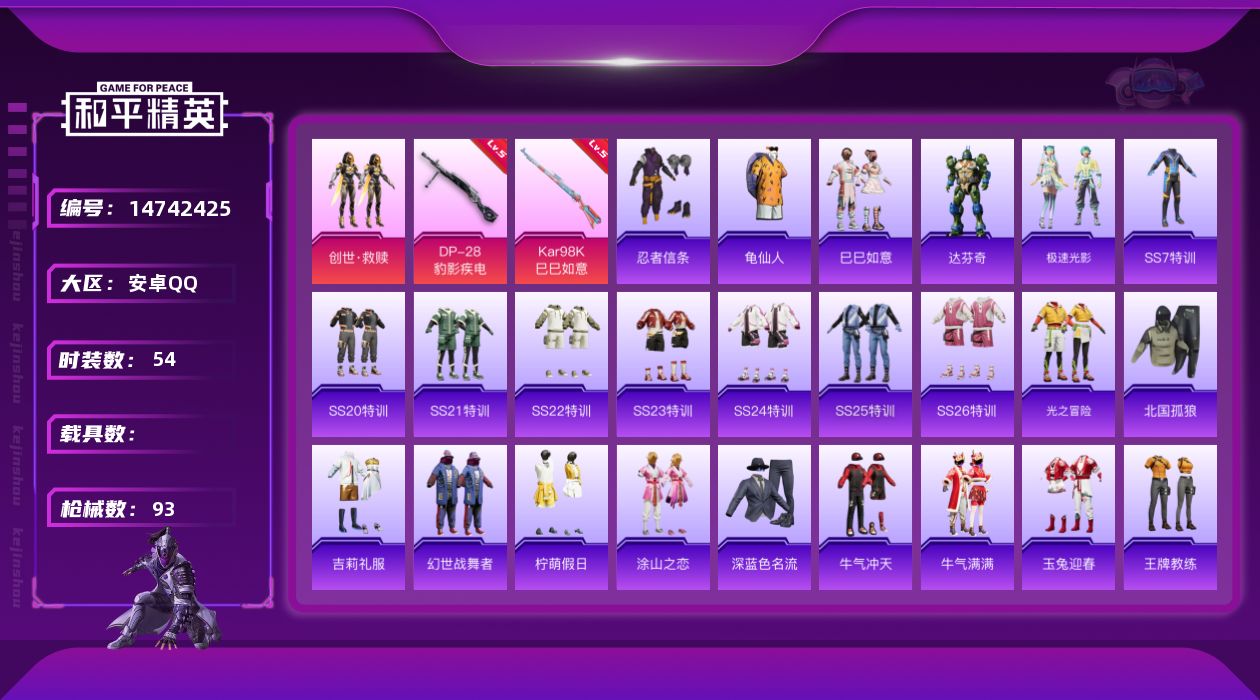Select the SS20特训 outfit card

coord(358,364)
